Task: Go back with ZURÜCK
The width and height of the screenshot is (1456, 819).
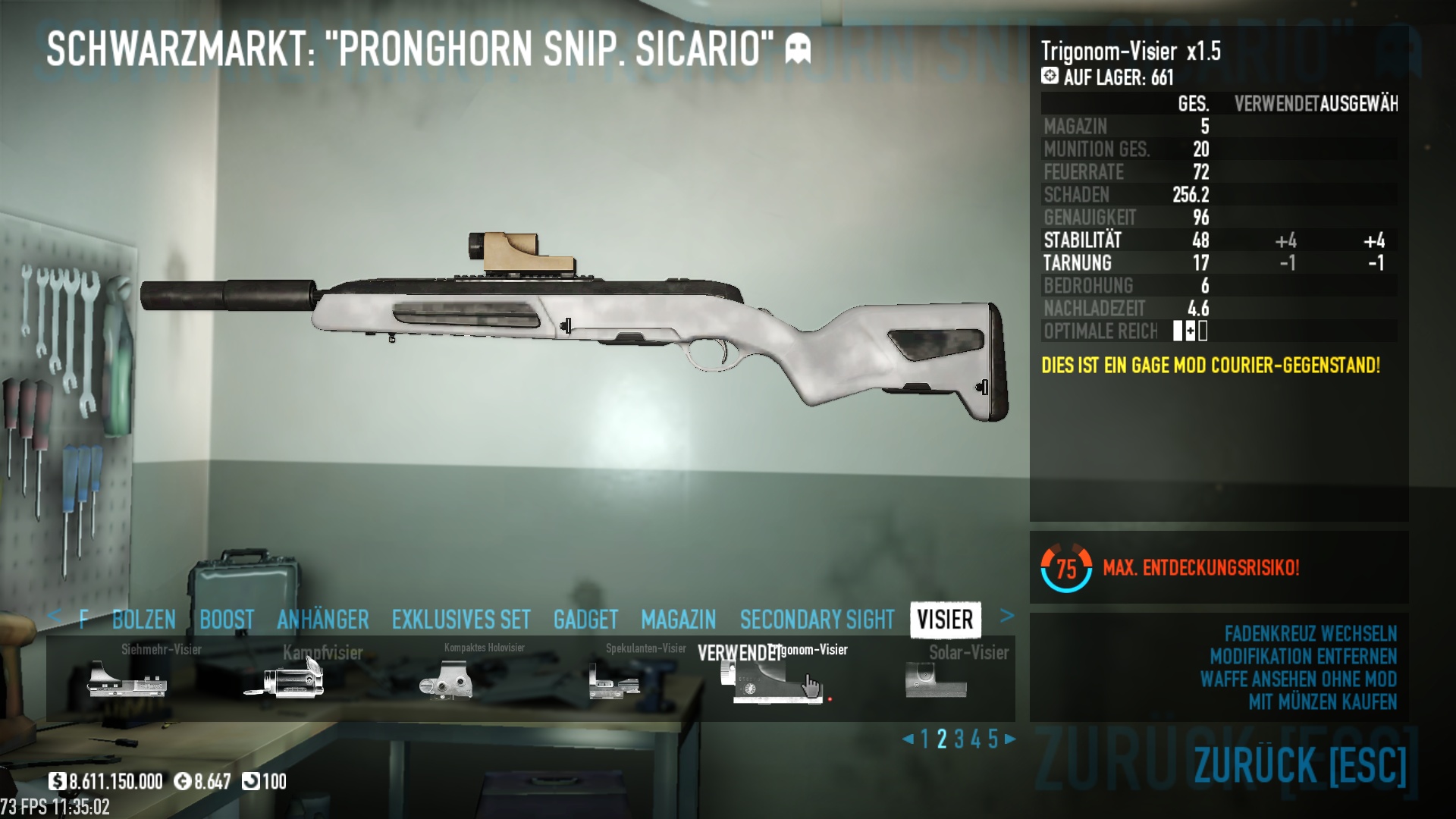Action: coord(1300,764)
